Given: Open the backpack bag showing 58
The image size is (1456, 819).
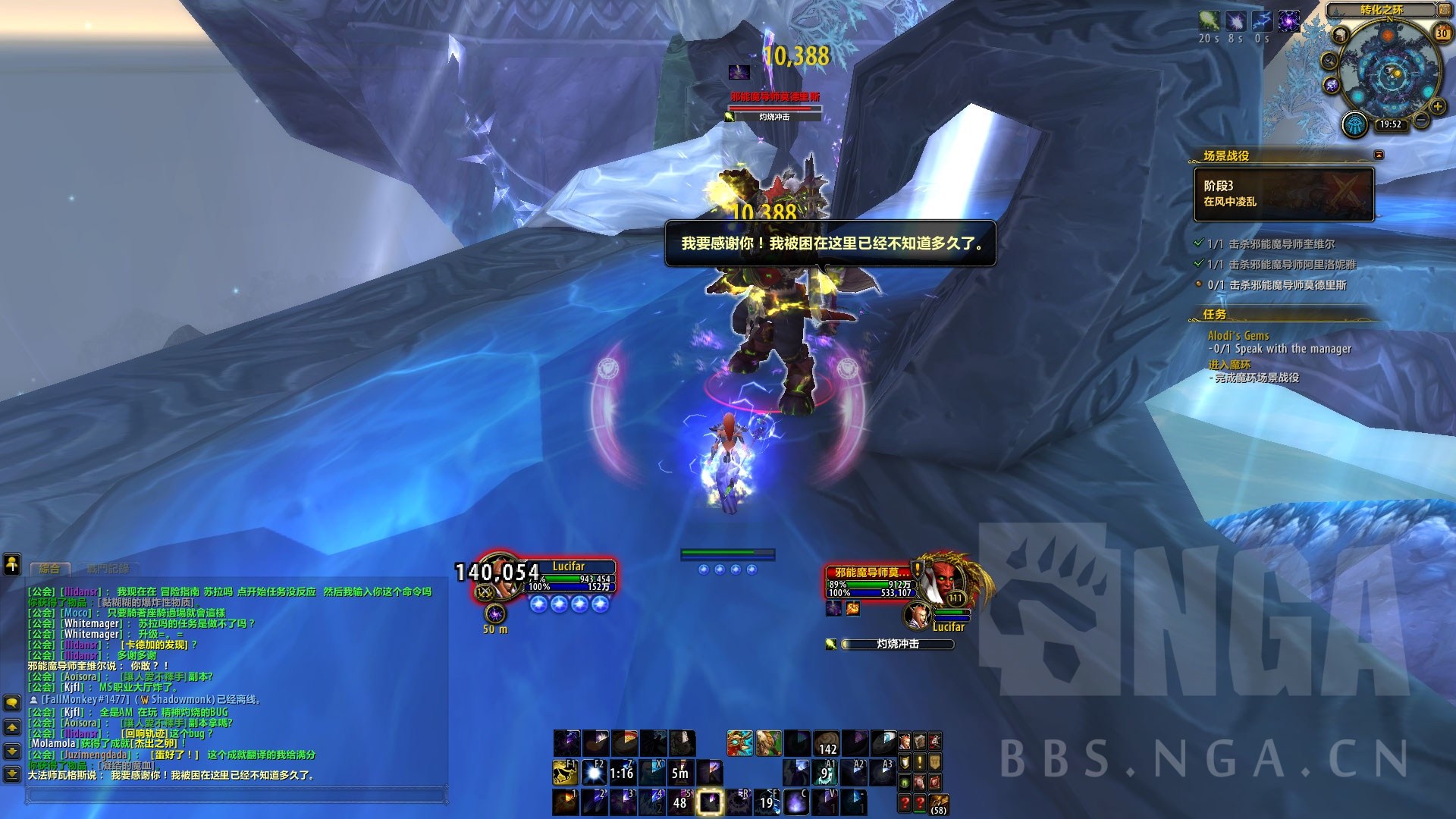Looking at the screenshot, I should click(939, 803).
